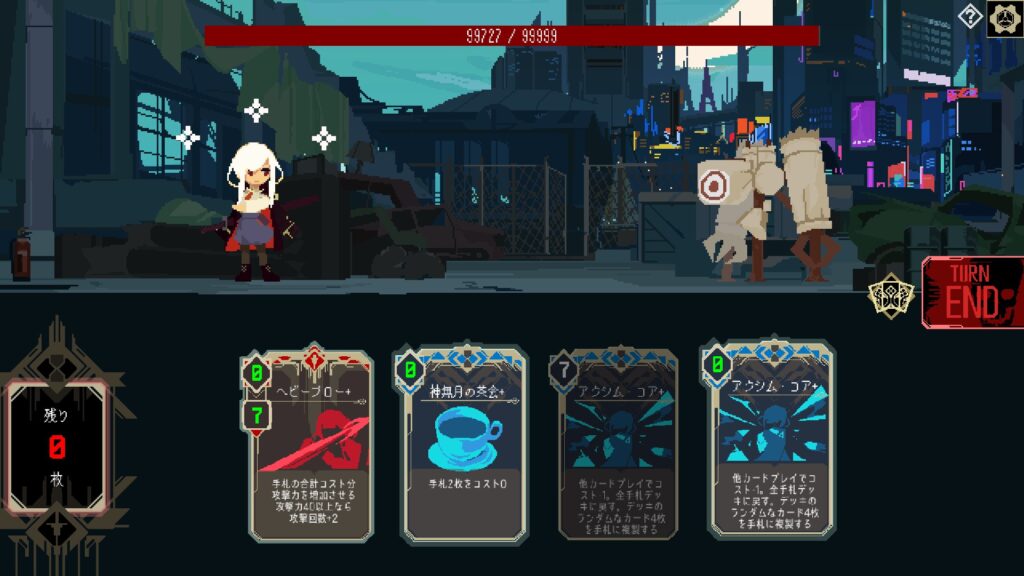Select the blue teacup card

[x=464, y=445]
